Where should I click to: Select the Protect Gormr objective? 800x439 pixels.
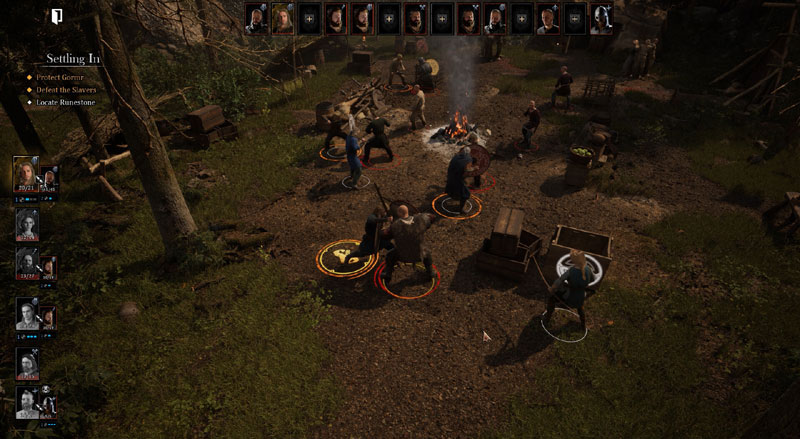[68, 76]
